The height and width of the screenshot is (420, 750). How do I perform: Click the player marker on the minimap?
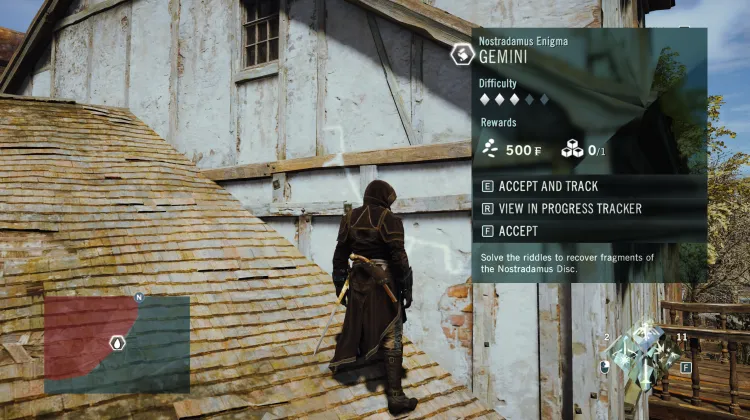117,343
